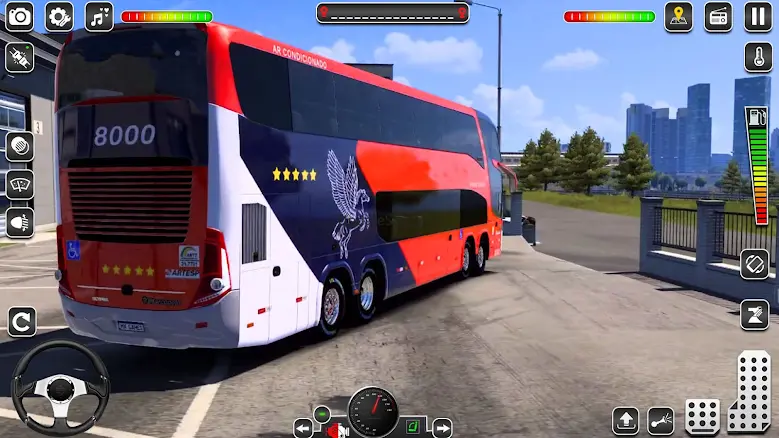Click the plug connector icon
The image size is (779, 438).
coord(19,57)
